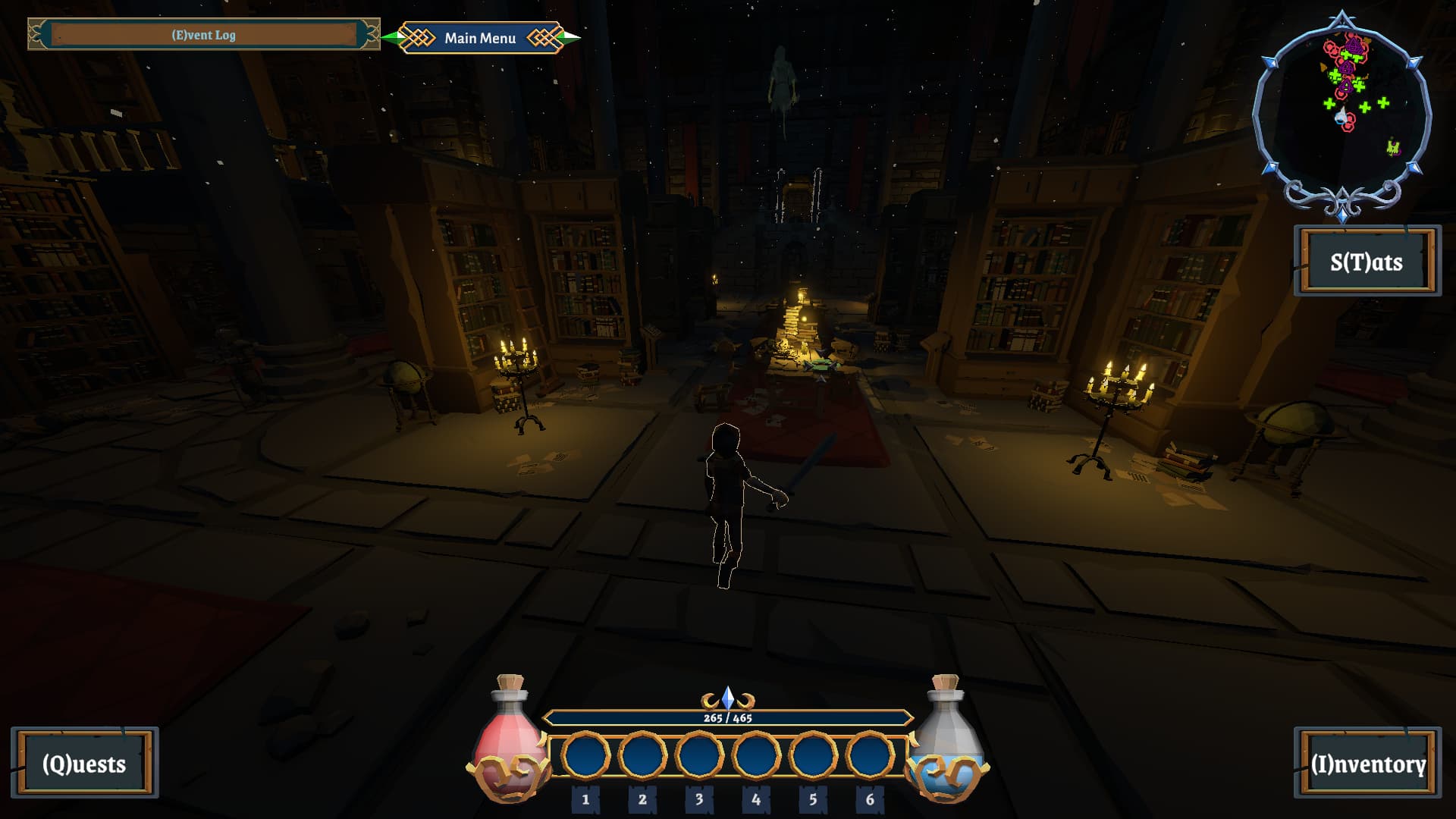
Task: Open the (E)vent Log panel
Action: coord(203,35)
